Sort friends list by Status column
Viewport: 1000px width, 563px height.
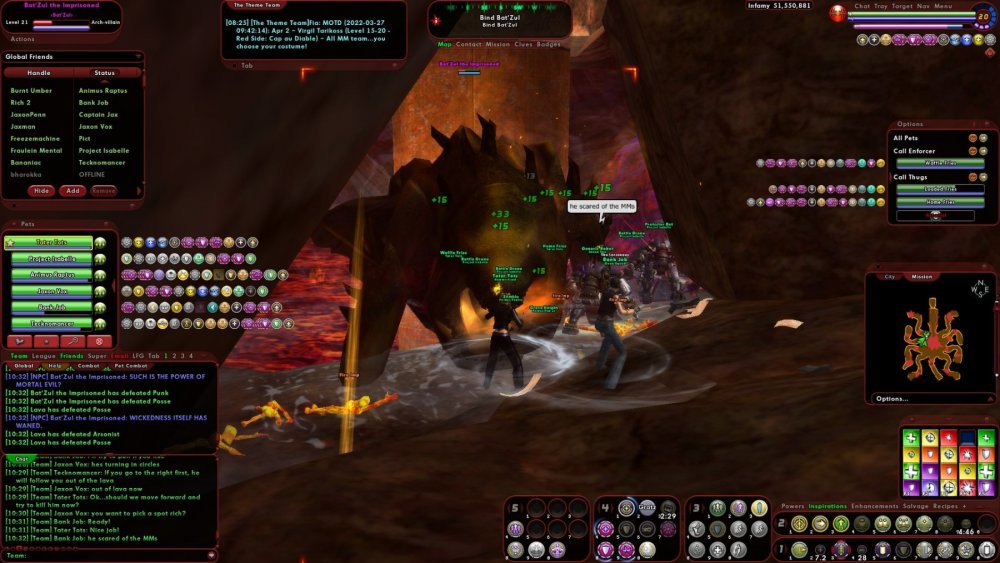pos(104,73)
